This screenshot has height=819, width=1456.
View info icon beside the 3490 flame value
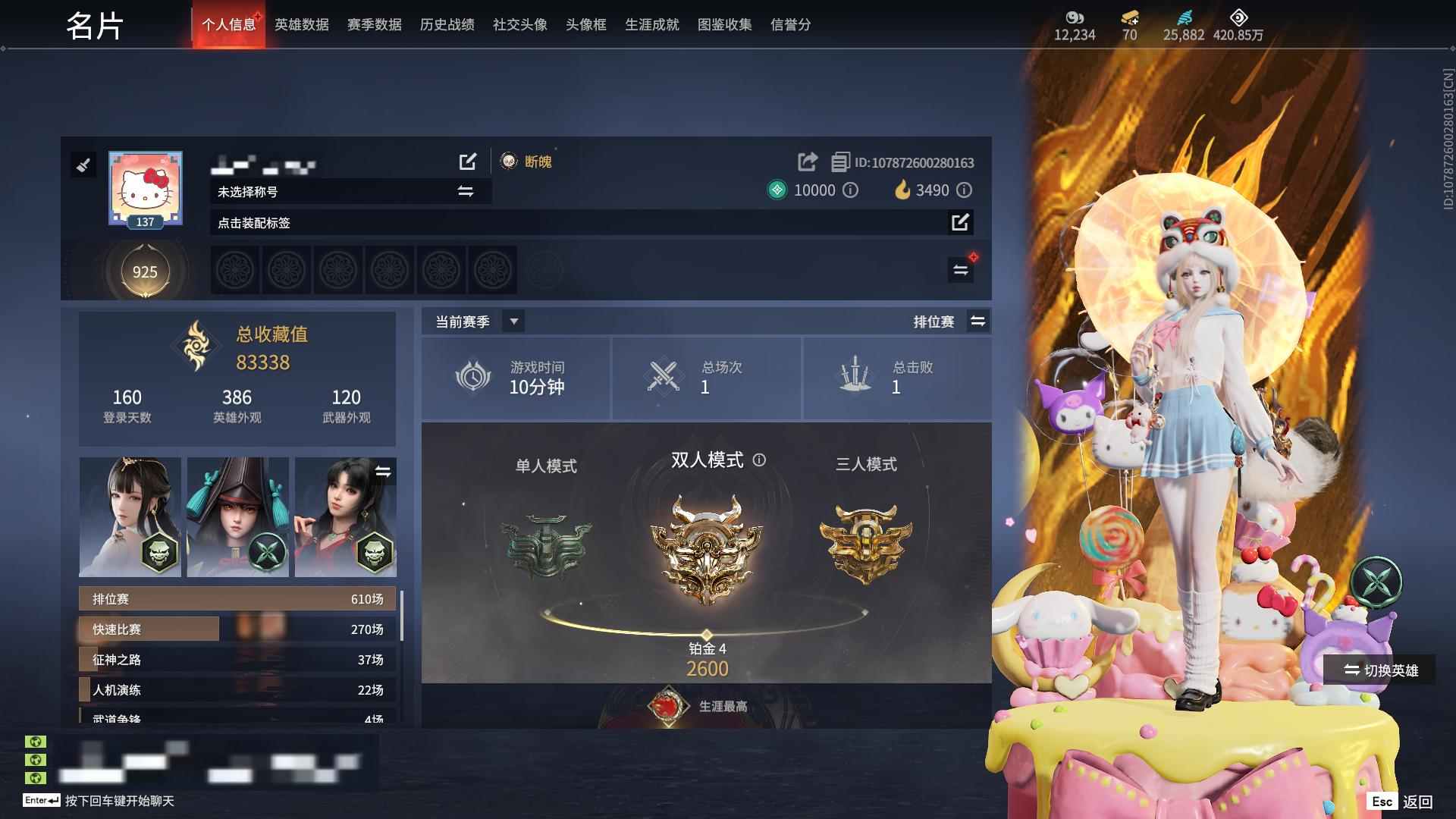[964, 190]
